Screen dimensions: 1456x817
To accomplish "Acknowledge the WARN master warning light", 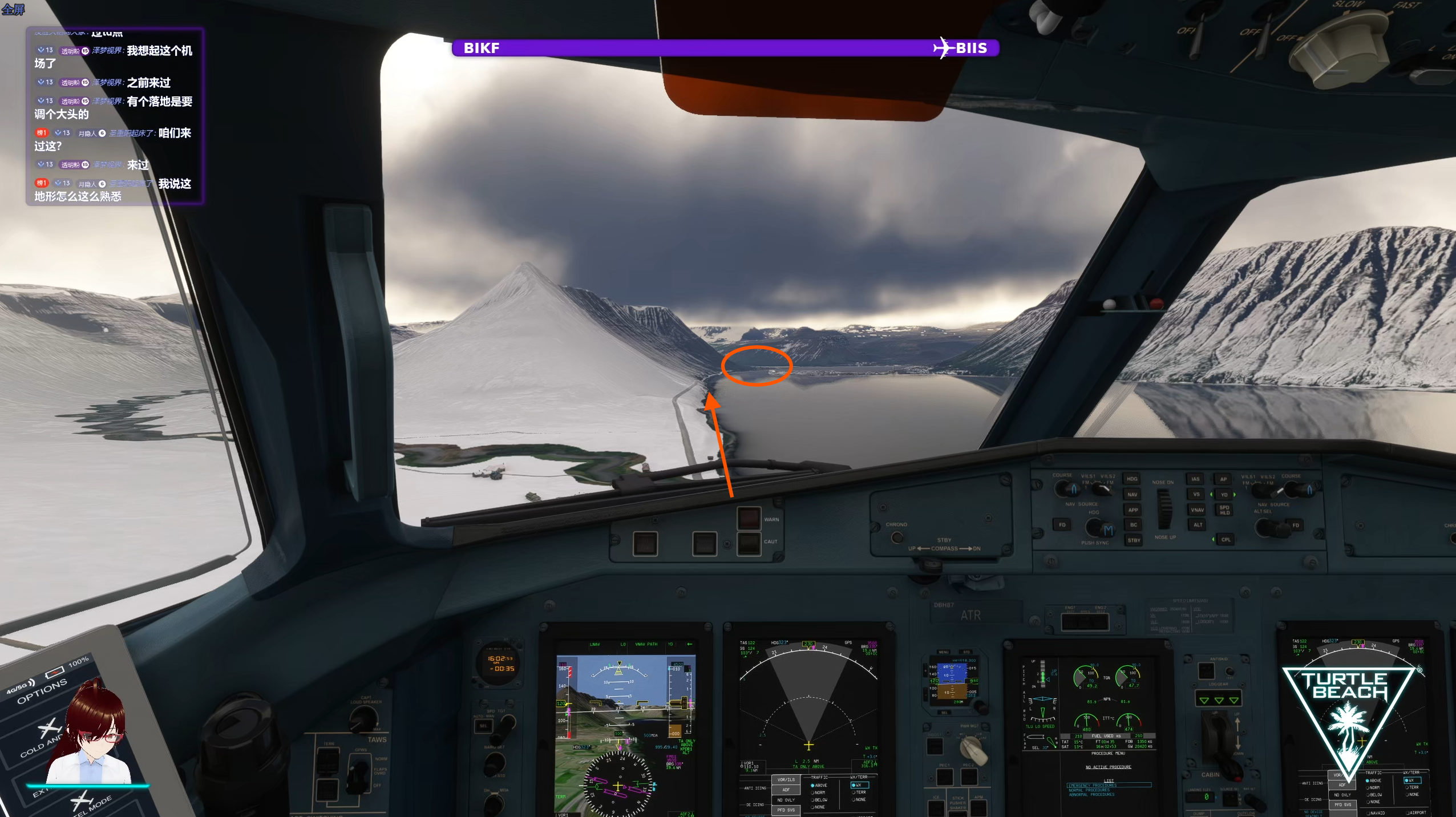I will 749,519.
